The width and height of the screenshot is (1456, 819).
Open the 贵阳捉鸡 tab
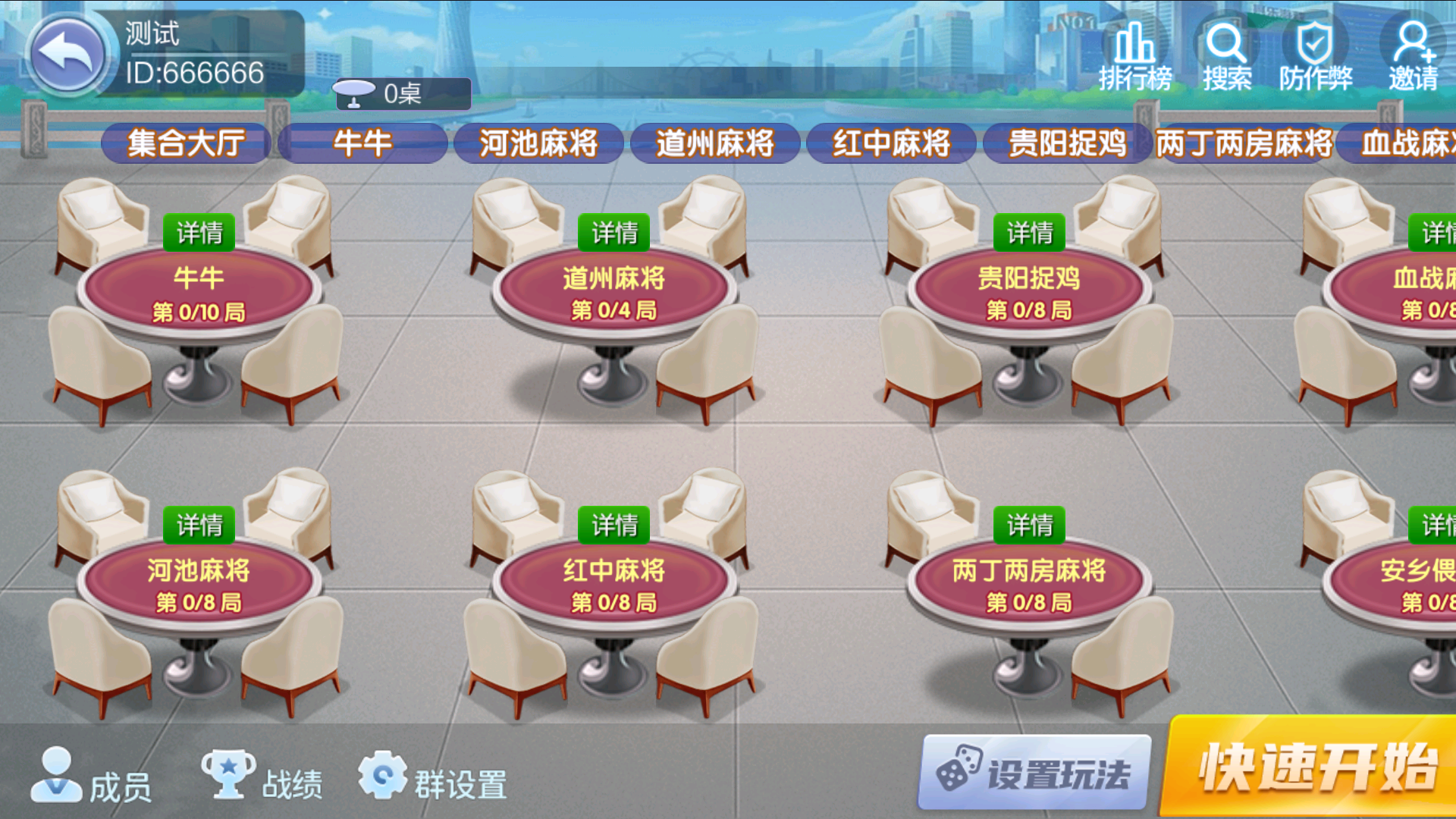[1068, 143]
